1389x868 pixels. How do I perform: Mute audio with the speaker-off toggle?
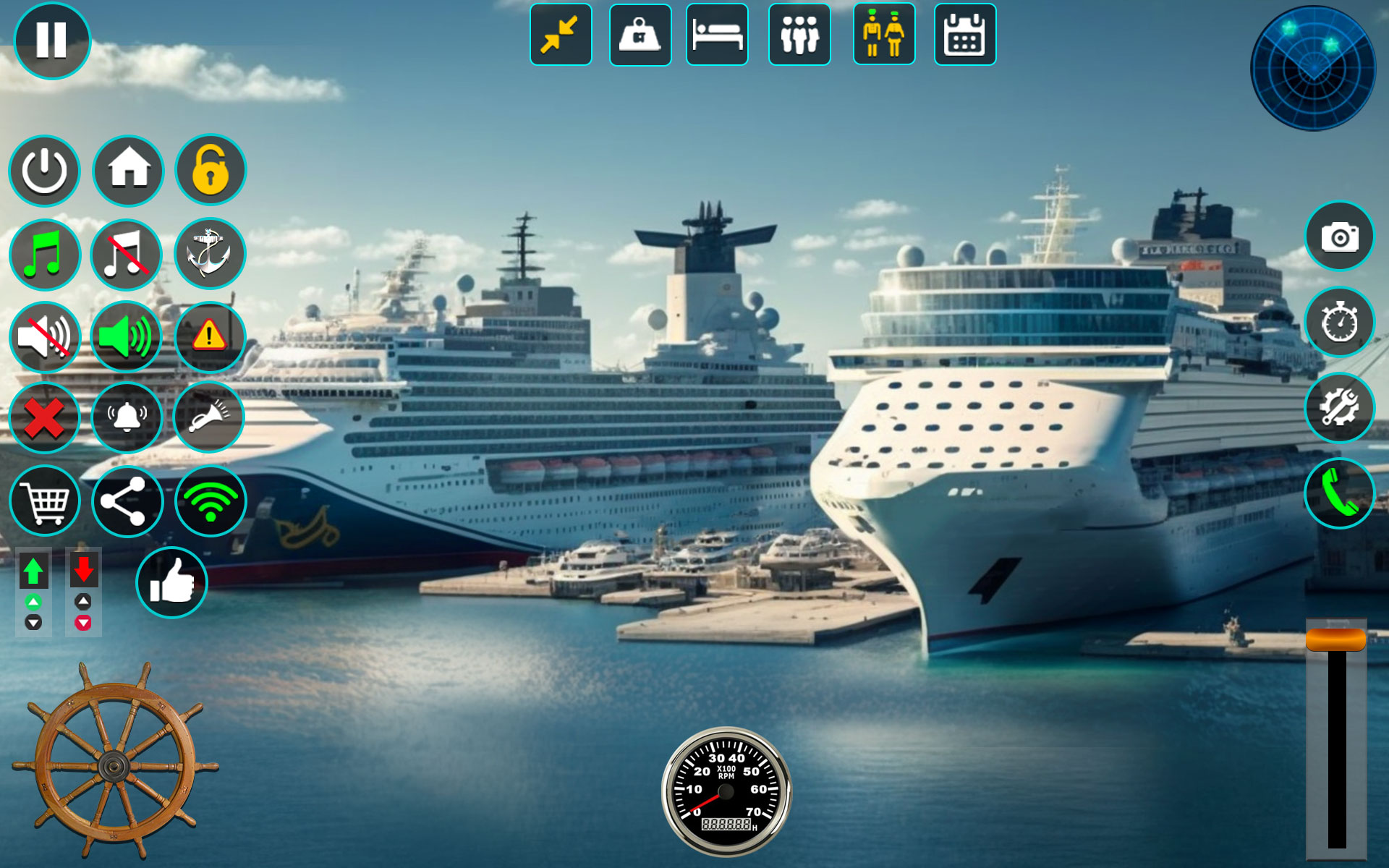(x=45, y=336)
